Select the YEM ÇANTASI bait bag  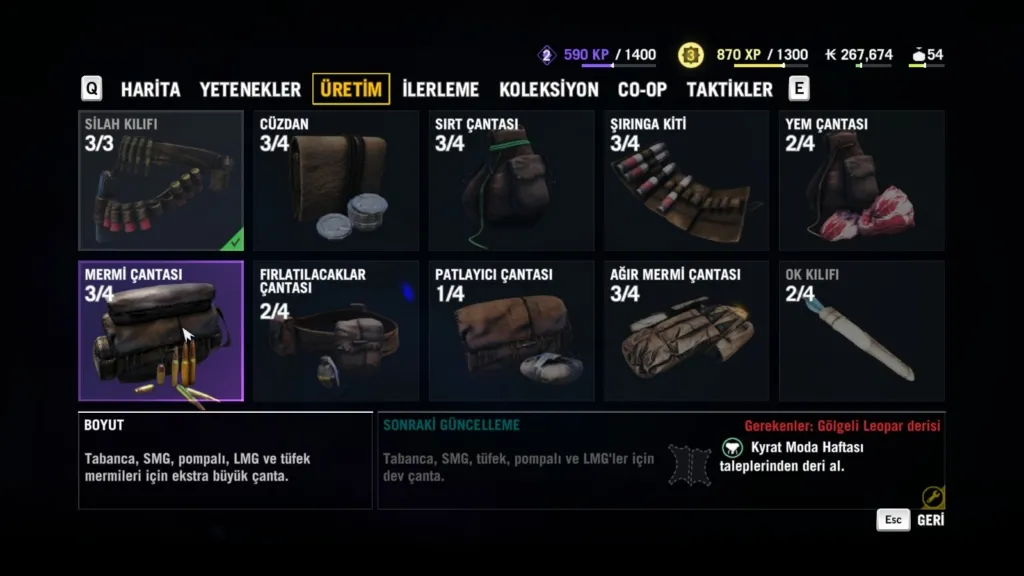pyautogui.click(x=861, y=181)
